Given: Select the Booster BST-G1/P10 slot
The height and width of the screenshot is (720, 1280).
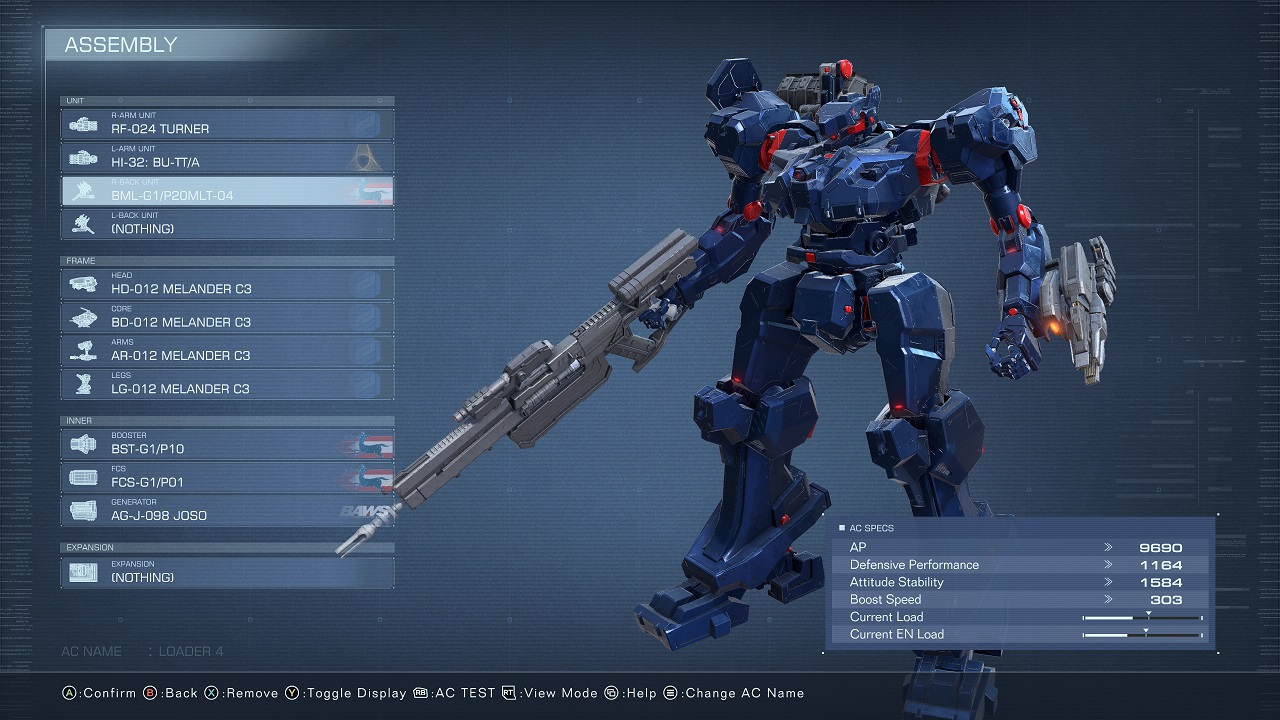Looking at the screenshot, I should [x=228, y=444].
